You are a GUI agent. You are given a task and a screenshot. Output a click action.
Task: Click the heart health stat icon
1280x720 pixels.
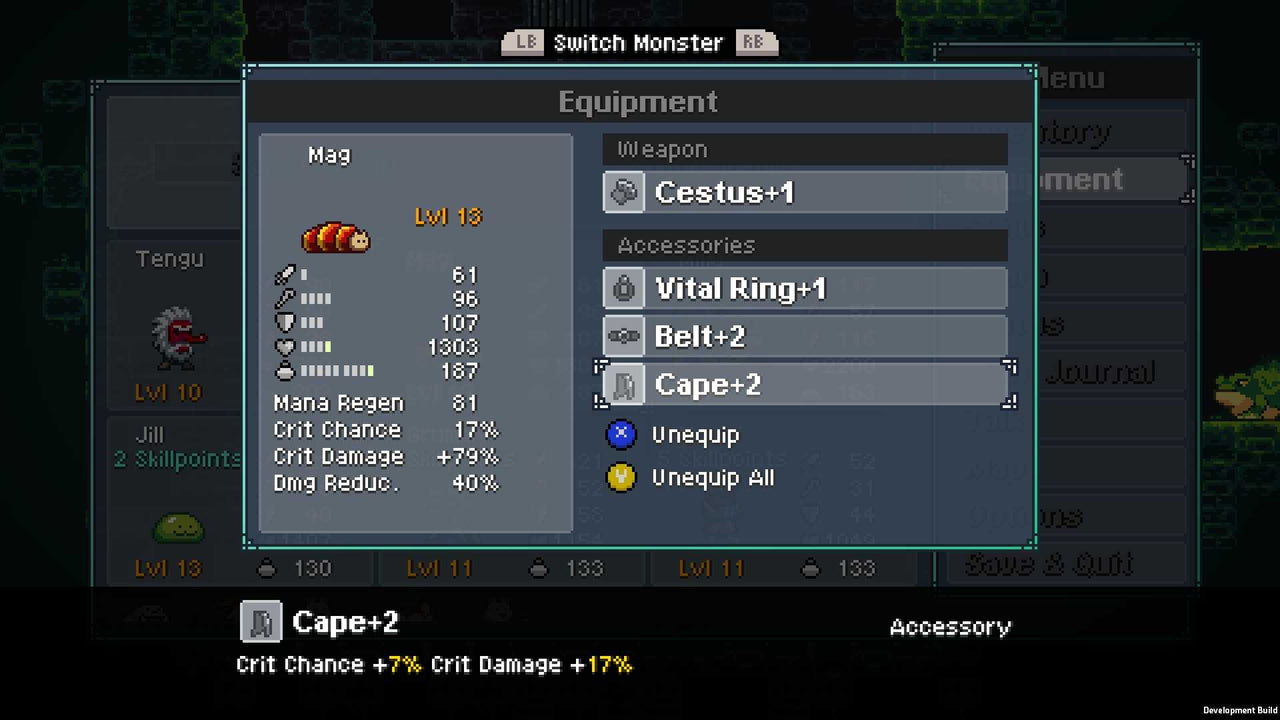point(285,346)
